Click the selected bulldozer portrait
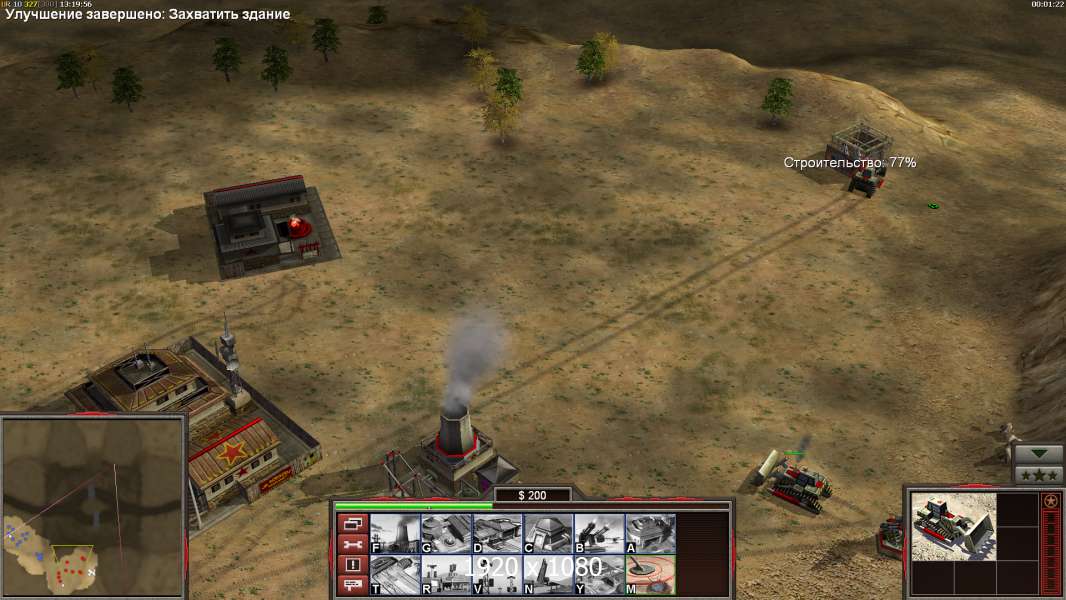 pos(954,526)
